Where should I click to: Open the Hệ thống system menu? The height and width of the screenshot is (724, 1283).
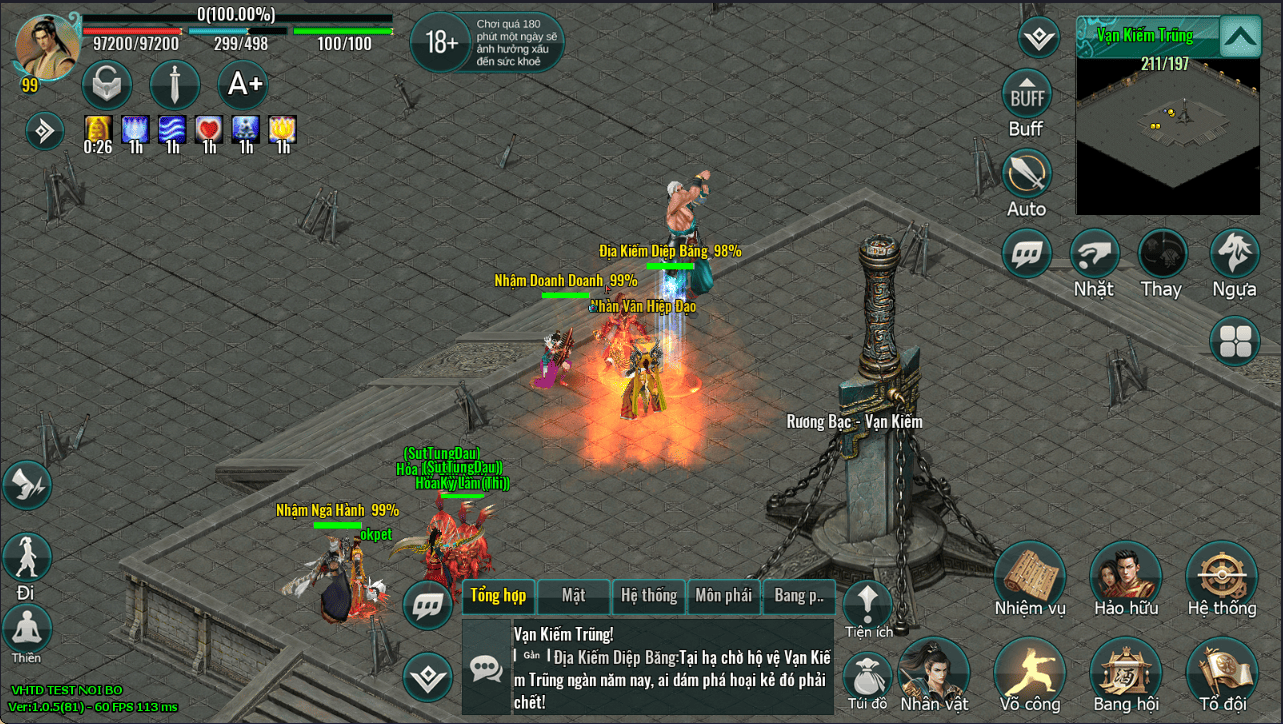coord(1222,577)
